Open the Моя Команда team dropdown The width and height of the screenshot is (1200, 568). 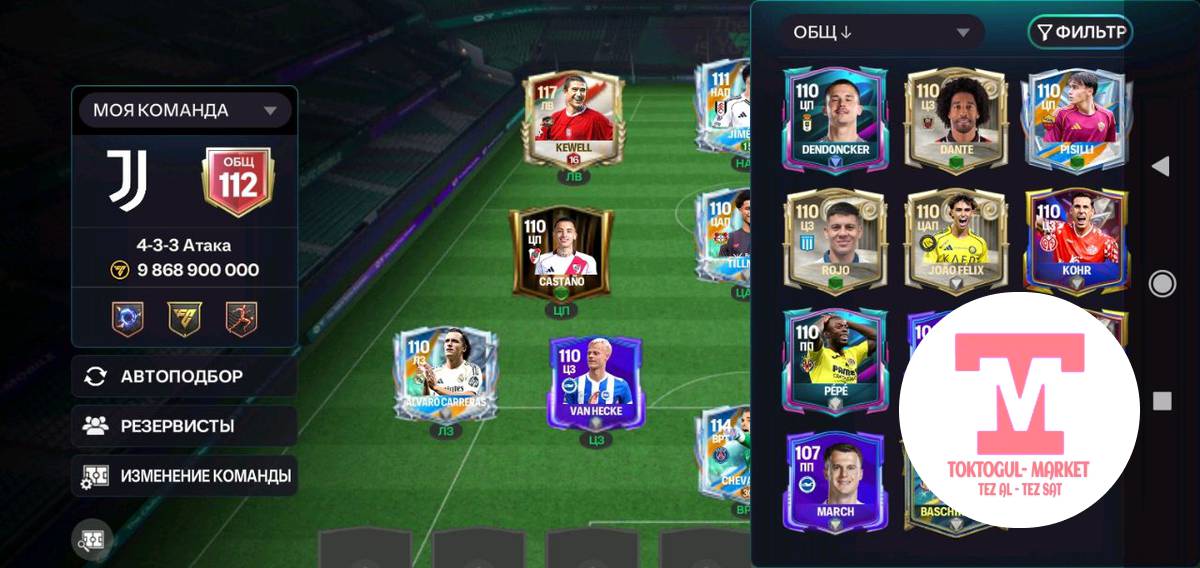tap(184, 110)
